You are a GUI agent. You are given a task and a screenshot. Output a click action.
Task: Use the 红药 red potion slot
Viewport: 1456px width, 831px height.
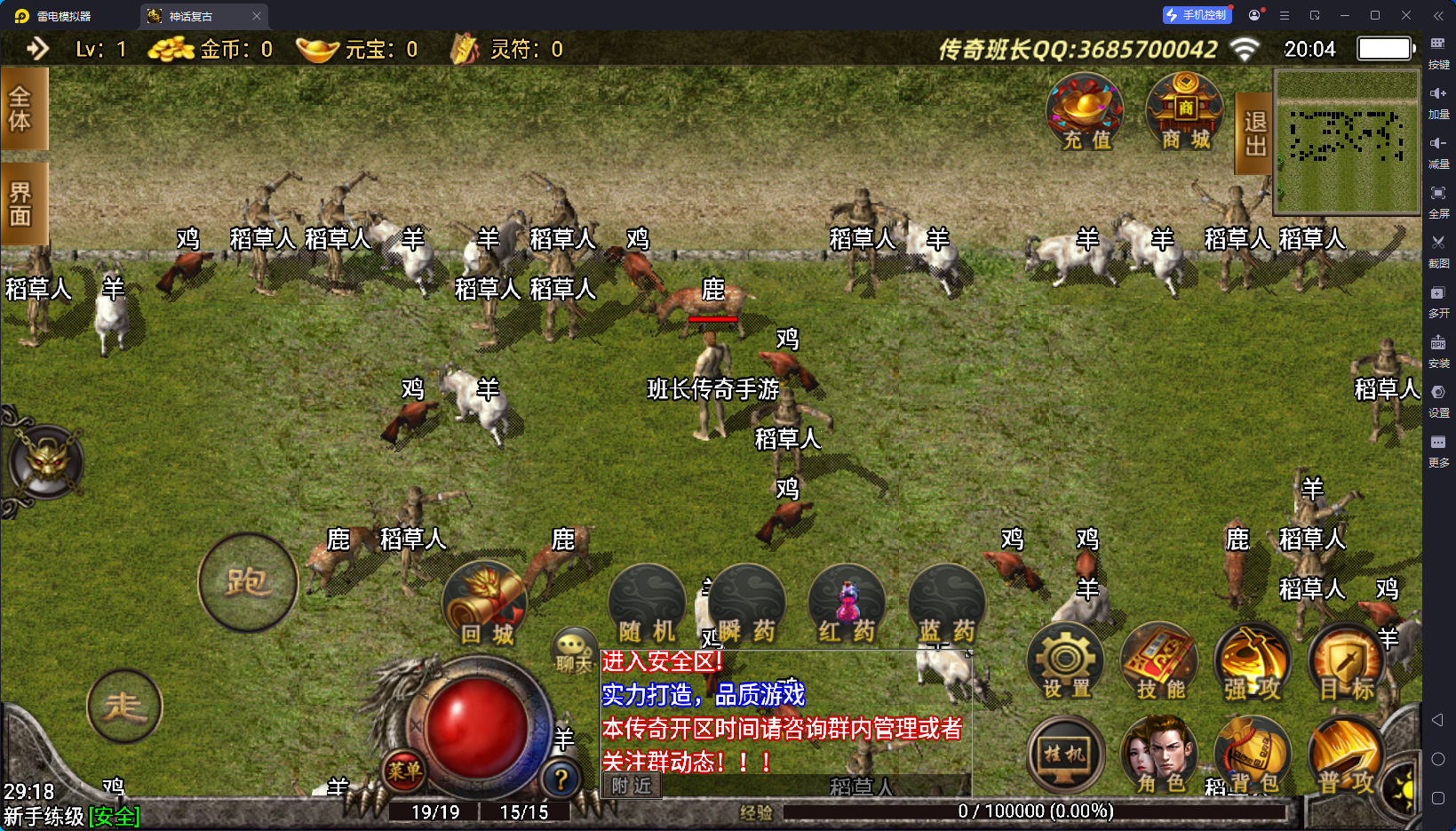(x=847, y=606)
